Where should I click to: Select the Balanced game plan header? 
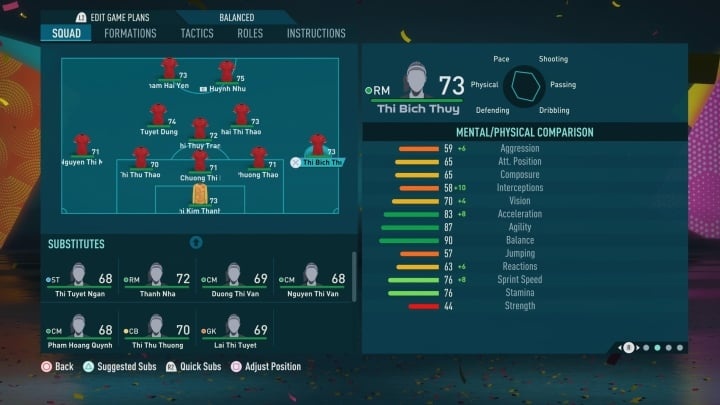tap(236, 17)
